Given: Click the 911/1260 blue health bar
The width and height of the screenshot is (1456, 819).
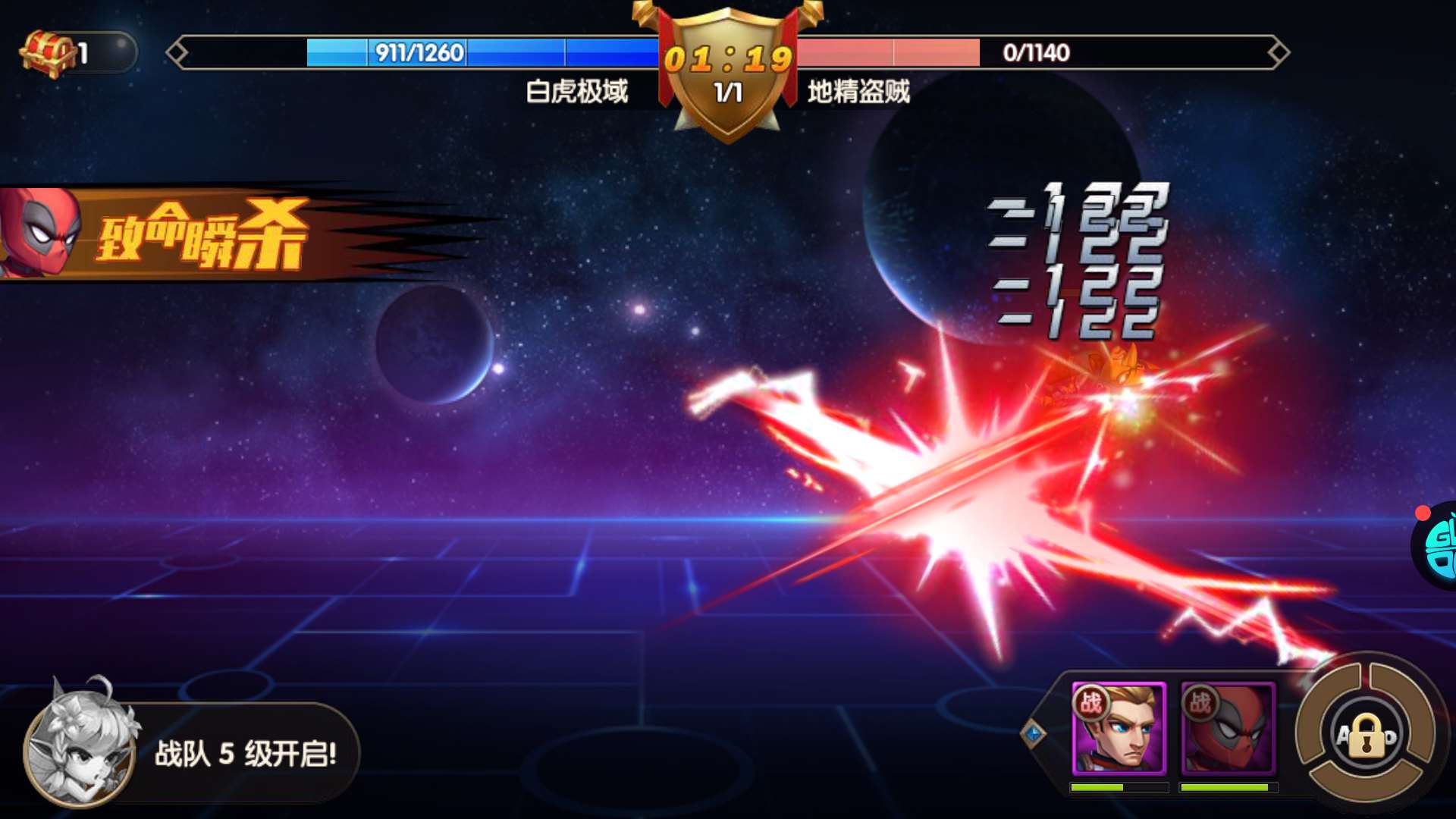Looking at the screenshot, I should click(413, 53).
